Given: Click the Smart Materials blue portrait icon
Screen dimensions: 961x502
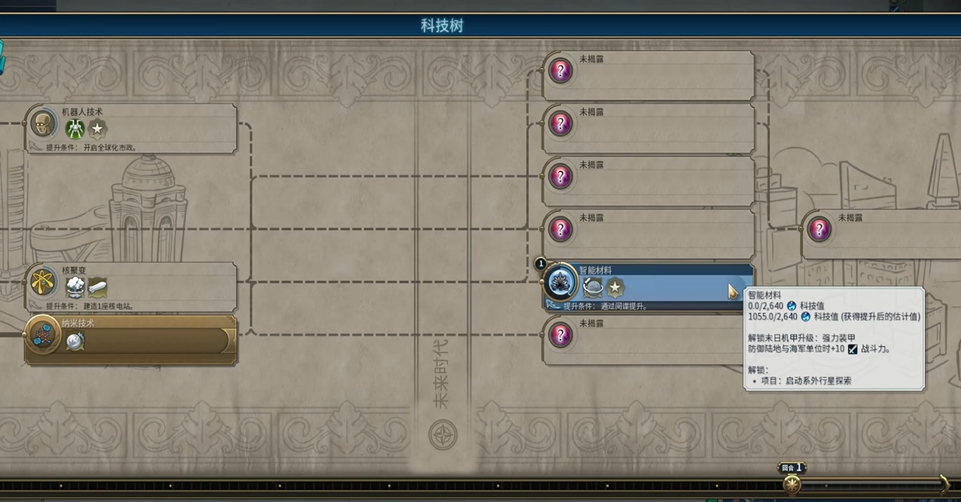Looking at the screenshot, I should (561, 281).
